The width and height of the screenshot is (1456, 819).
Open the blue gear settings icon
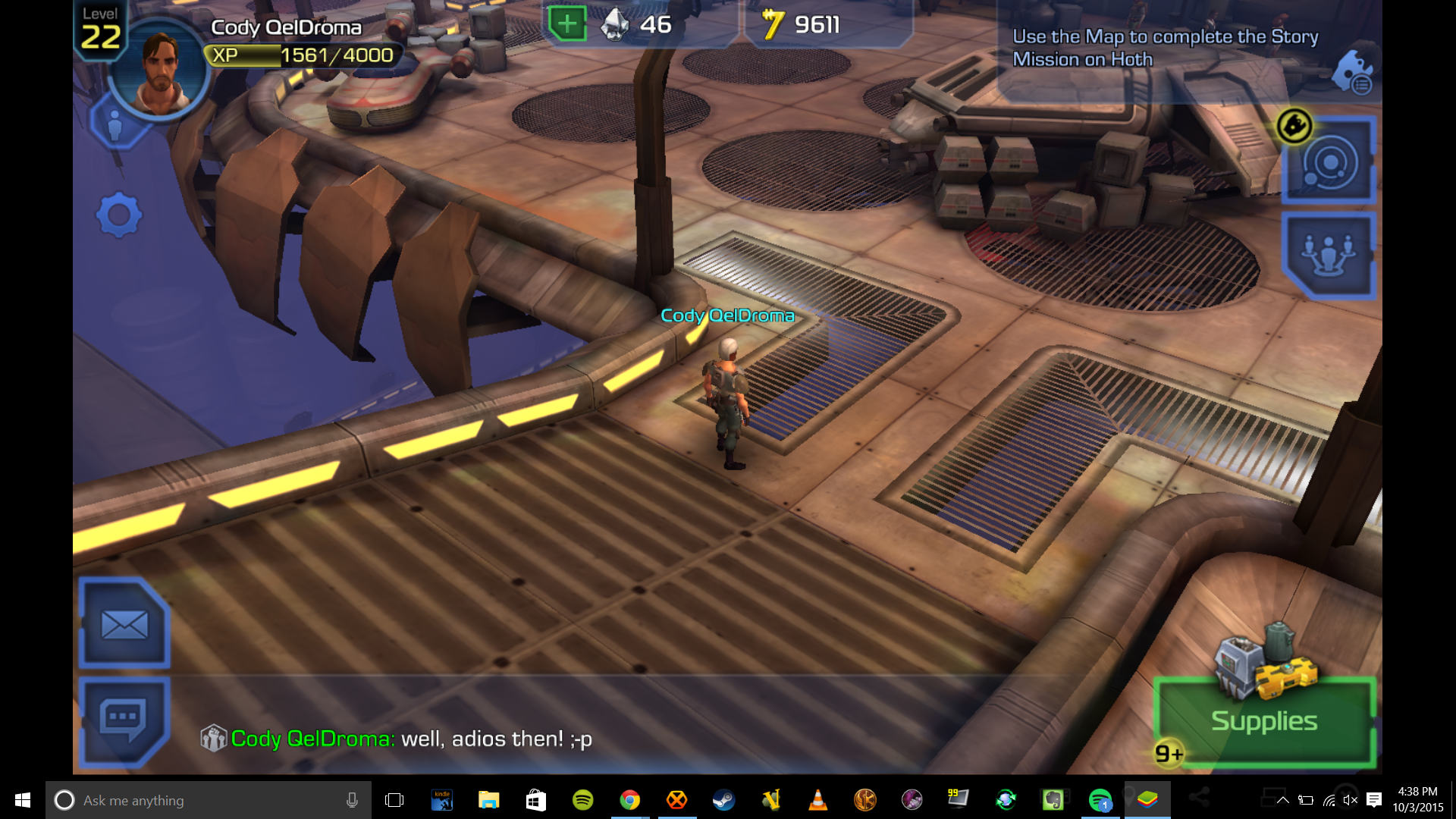click(x=119, y=215)
